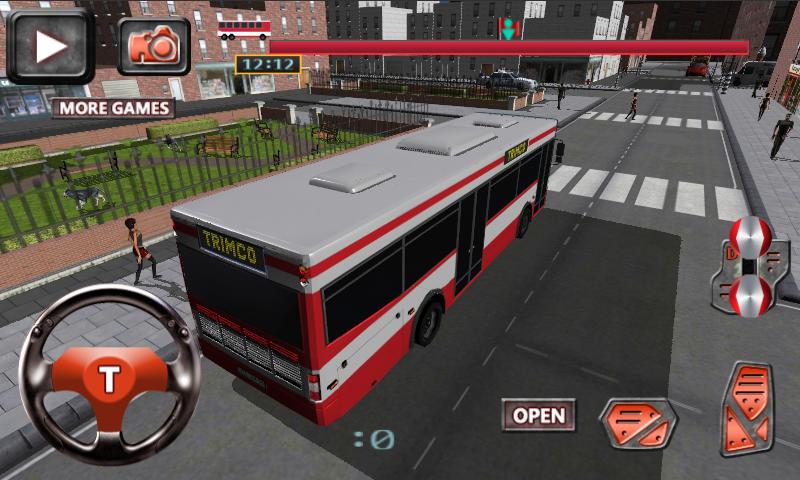Open the More Games link

click(113, 108)
